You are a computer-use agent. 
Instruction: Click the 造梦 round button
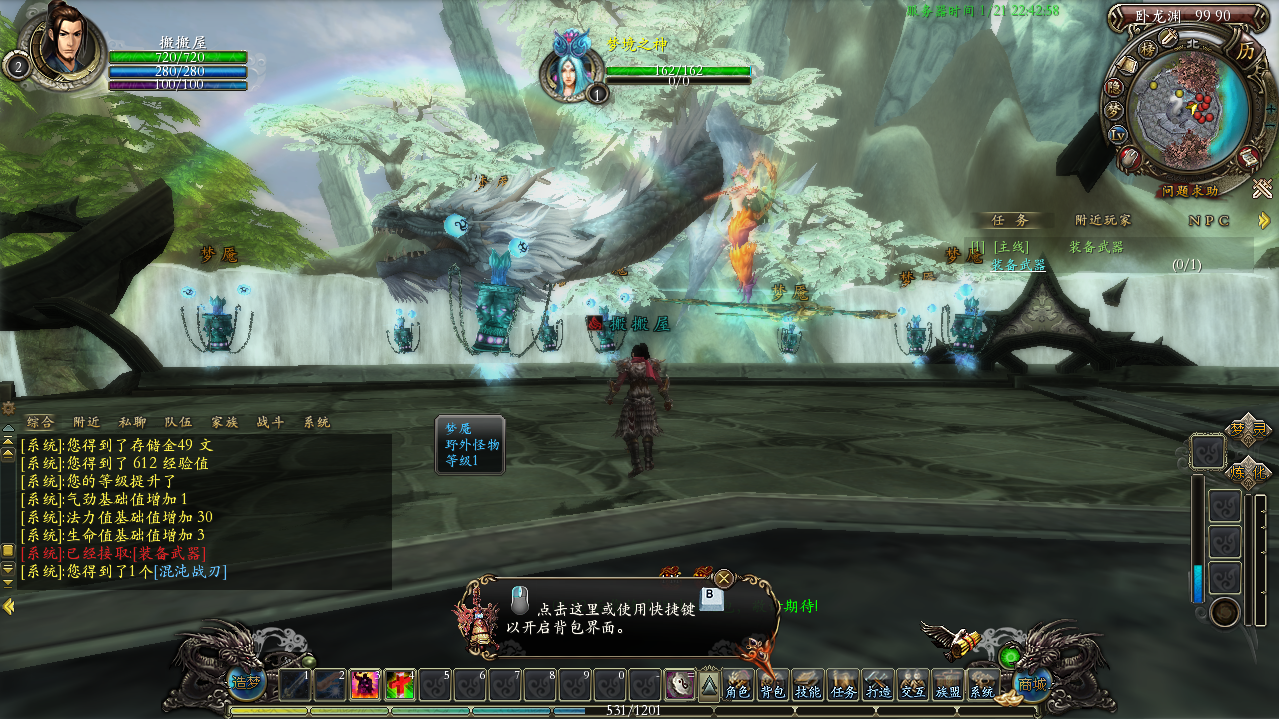point(246,682)
